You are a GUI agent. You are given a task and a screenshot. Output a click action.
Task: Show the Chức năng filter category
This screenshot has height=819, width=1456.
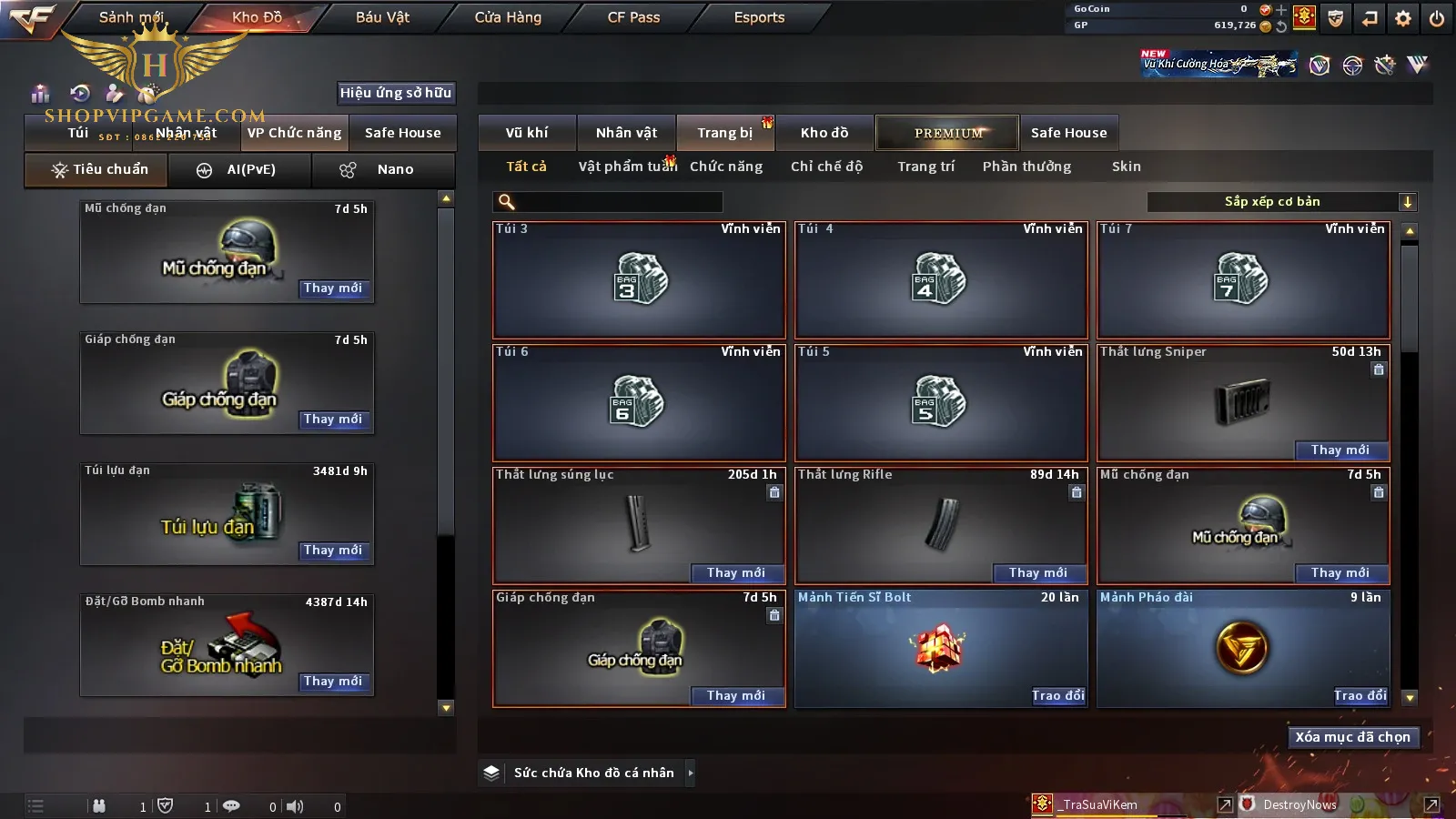click(x=726, y=167)
